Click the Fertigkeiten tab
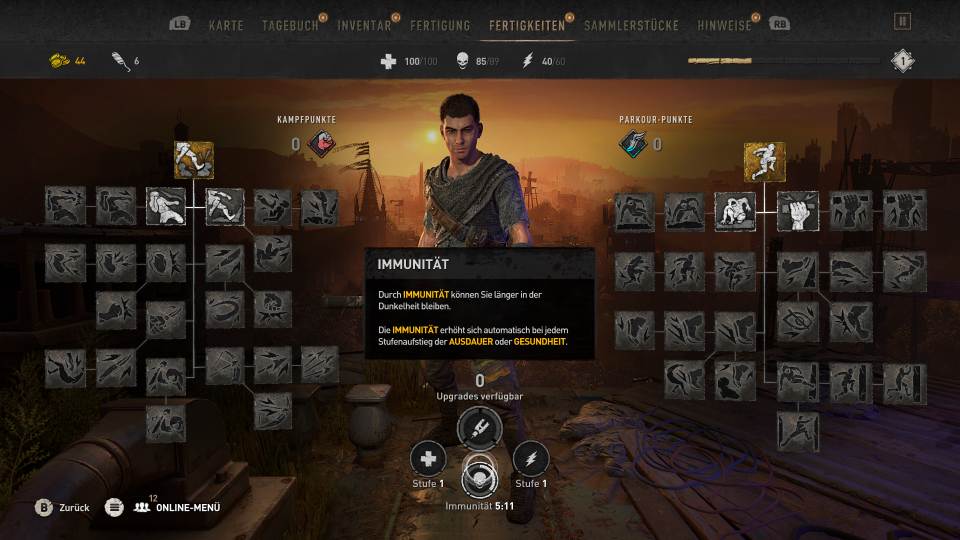Image resolution: width=960 pixels, height=540 pixels. 527,25
